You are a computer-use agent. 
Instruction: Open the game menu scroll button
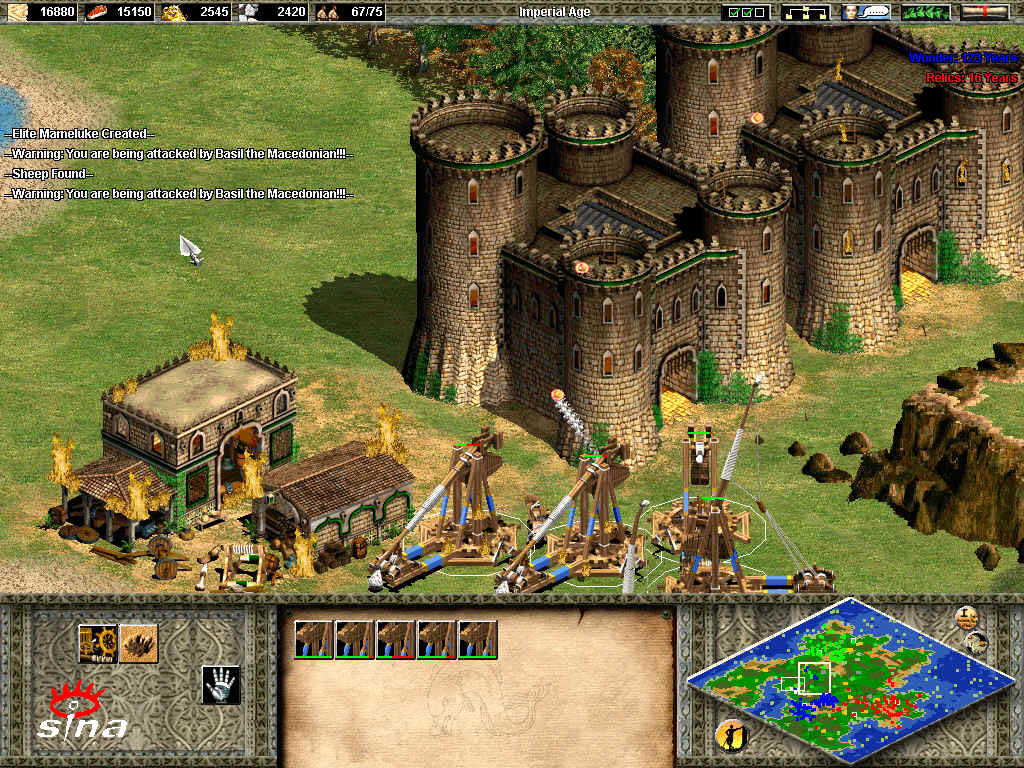tap(984, 12)
